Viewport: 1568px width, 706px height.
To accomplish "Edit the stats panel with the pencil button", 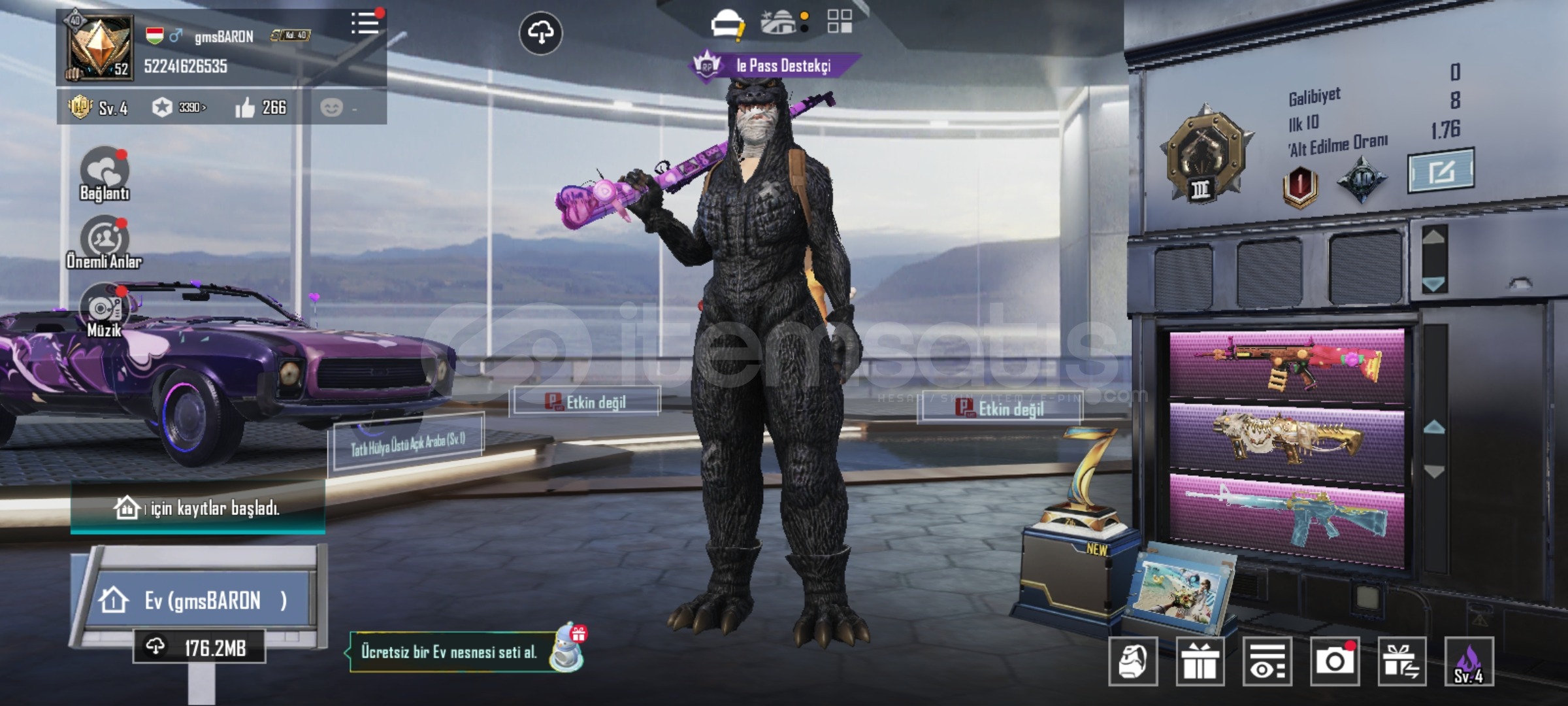I will pyautogui.click(x=1441, y=171).
